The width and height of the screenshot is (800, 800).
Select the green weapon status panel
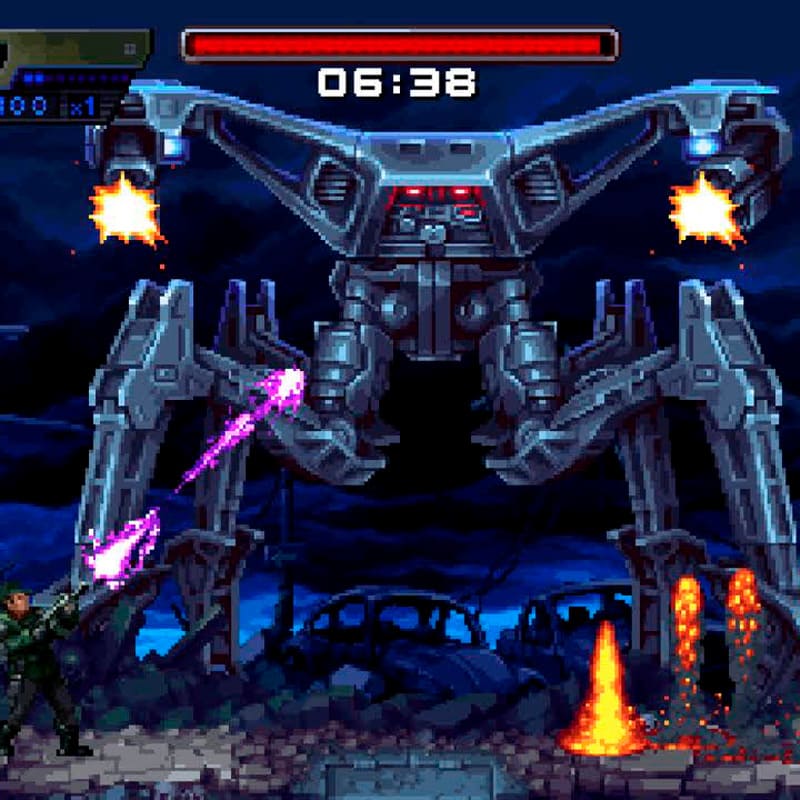coord(72,48)
